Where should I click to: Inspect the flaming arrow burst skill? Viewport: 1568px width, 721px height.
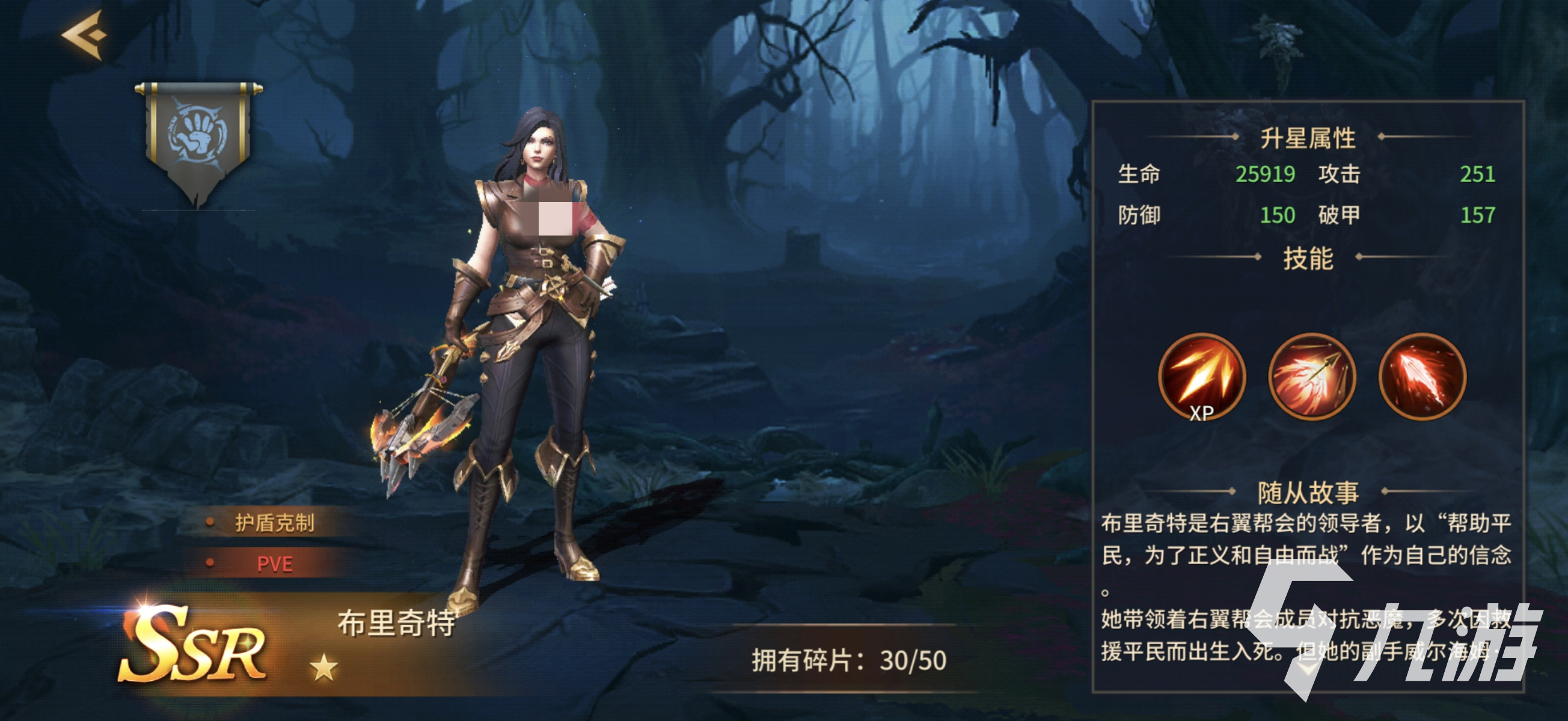(1312, 377)
